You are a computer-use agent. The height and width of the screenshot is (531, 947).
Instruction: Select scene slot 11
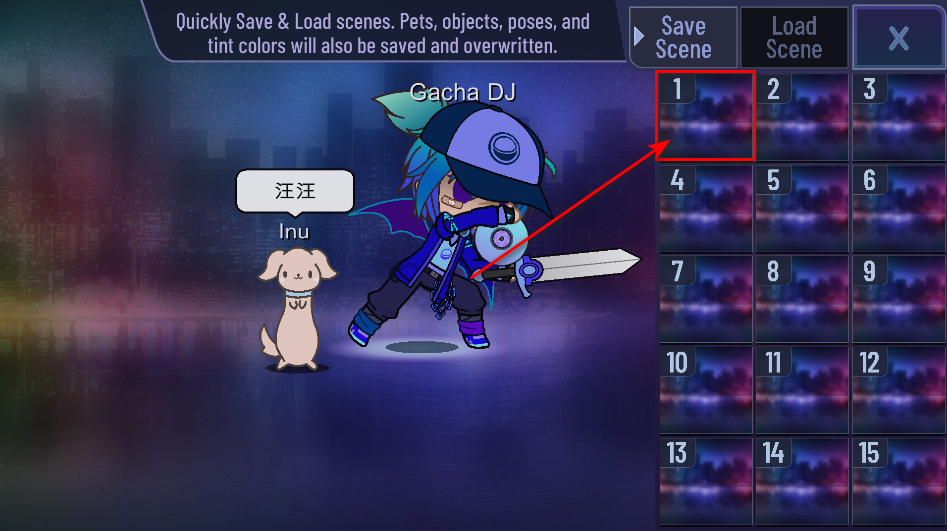[801, 389]
